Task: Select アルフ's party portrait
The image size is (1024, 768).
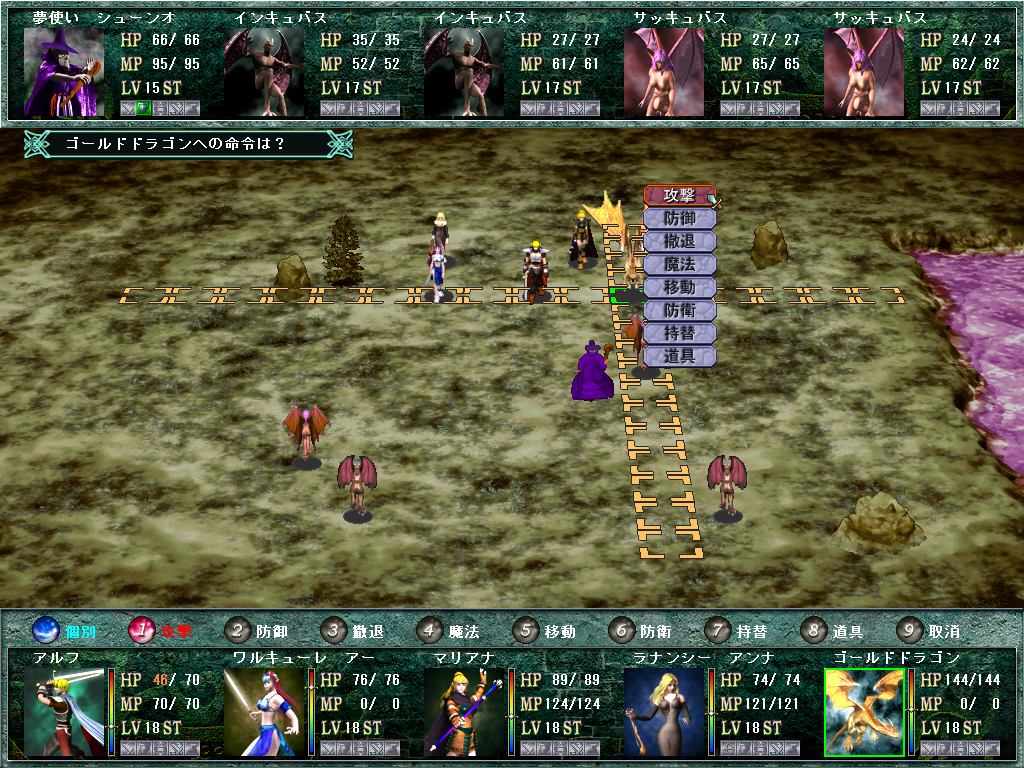Action: pyautogui.click(x=64, y=711)
